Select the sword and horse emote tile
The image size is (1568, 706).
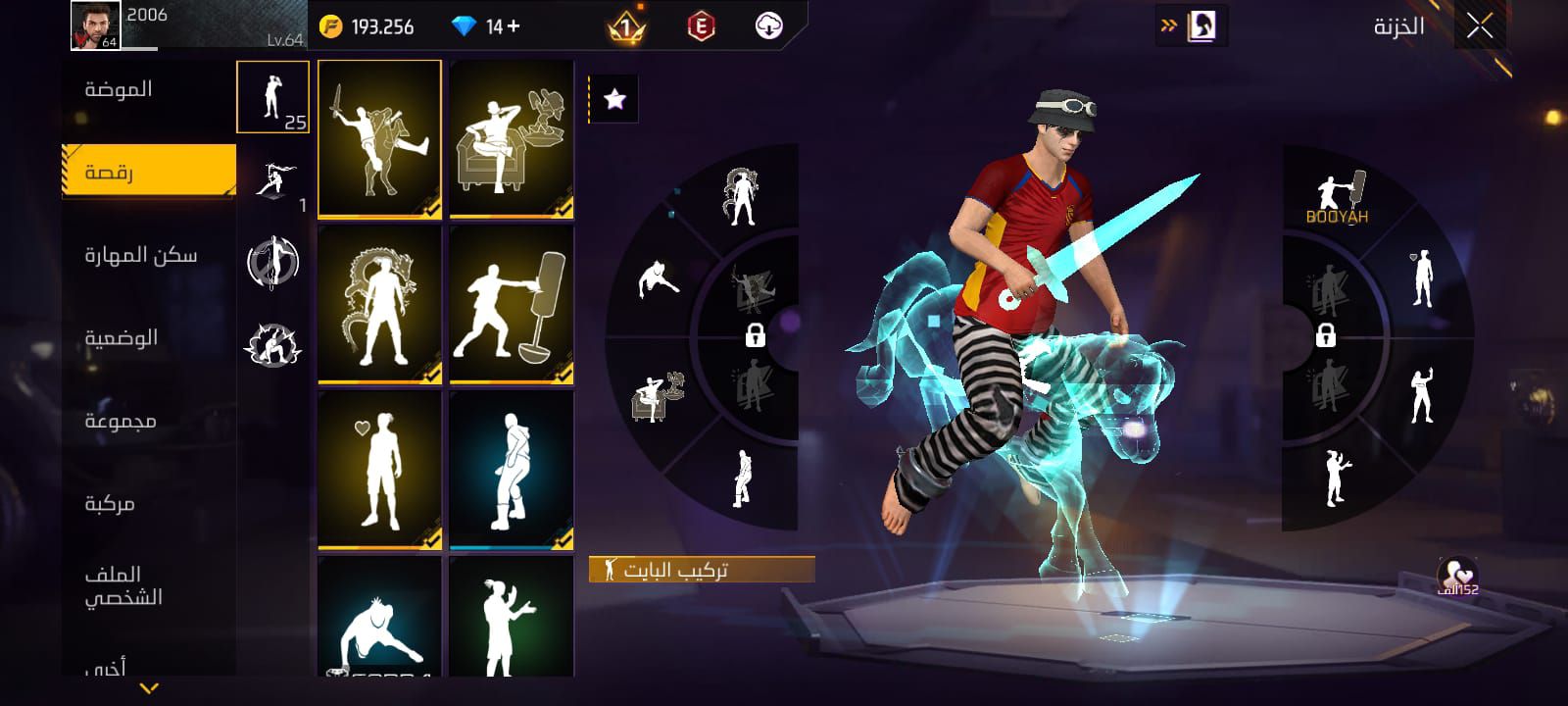[379, 138]
